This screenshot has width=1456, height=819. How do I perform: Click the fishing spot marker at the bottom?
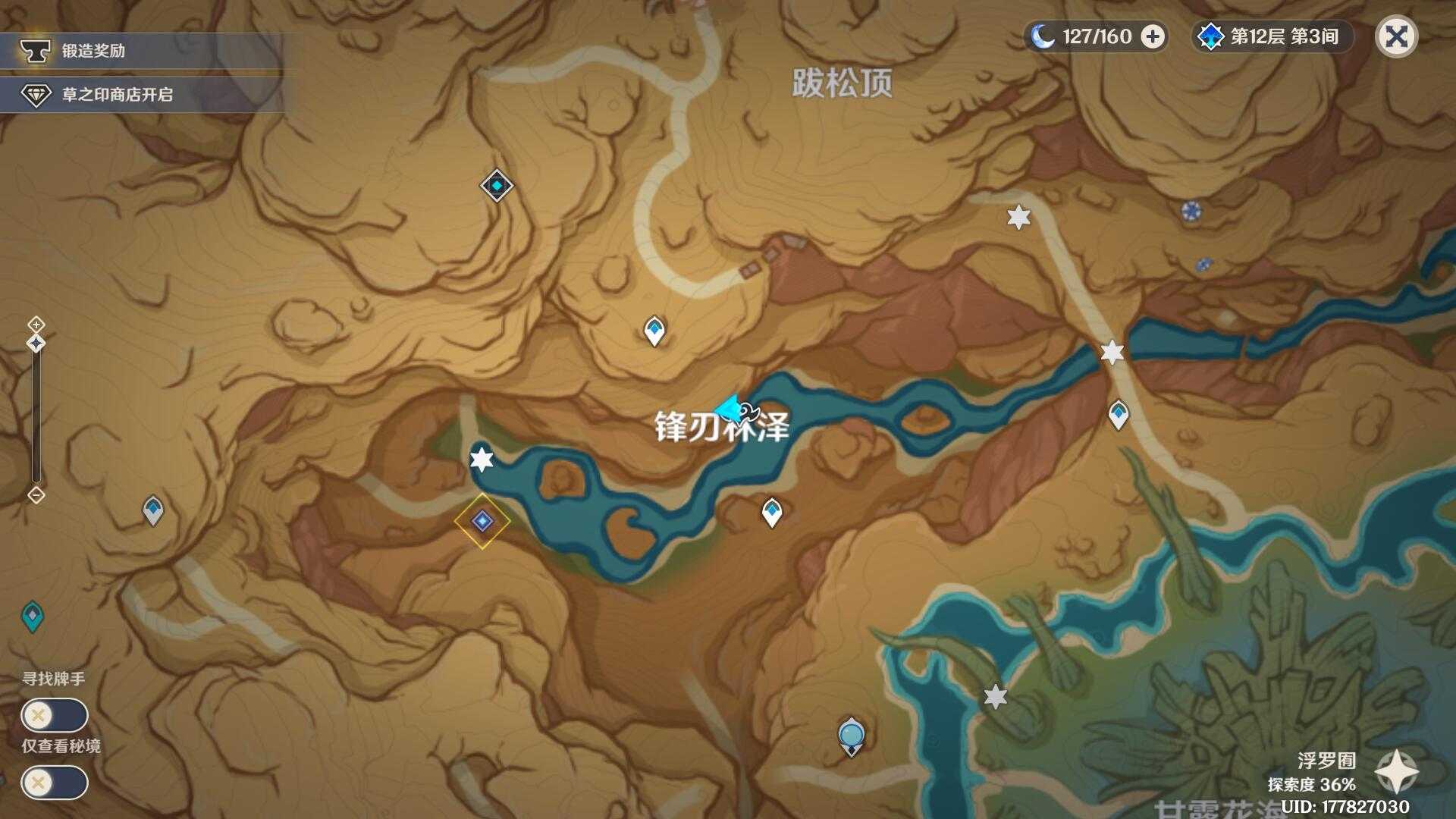(x=850, y=734)
